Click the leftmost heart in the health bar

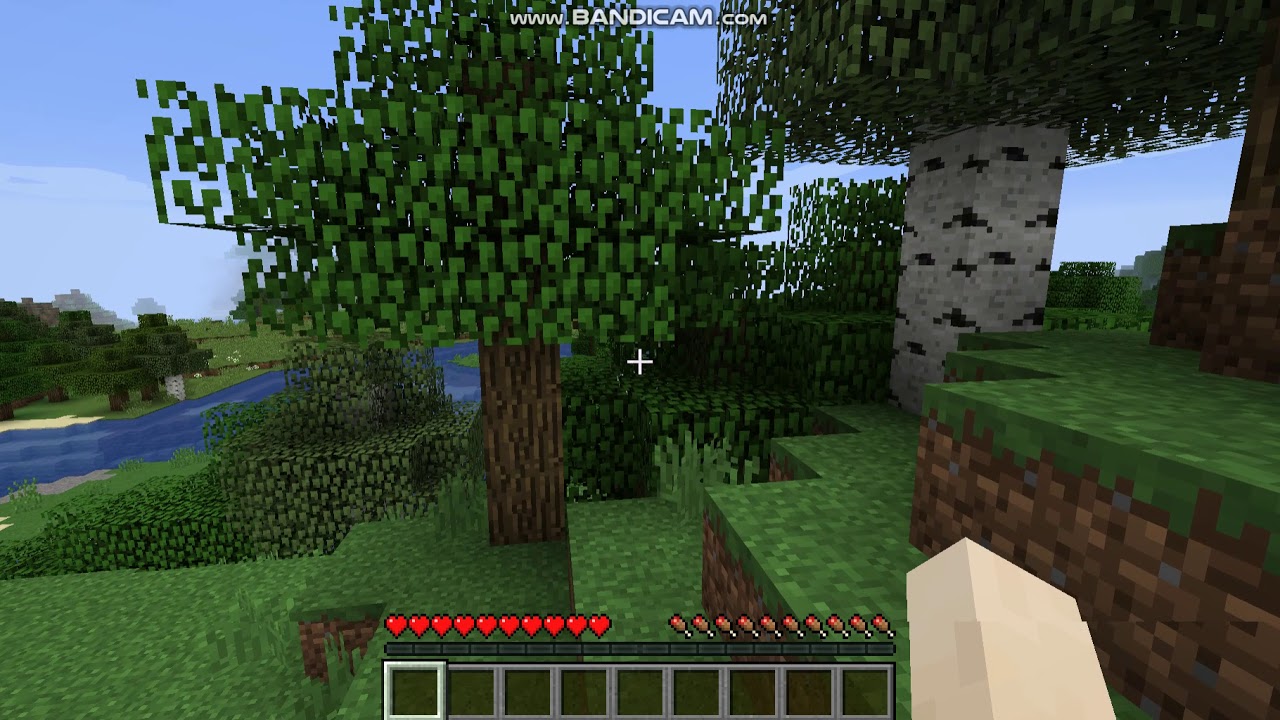[396, 623]
